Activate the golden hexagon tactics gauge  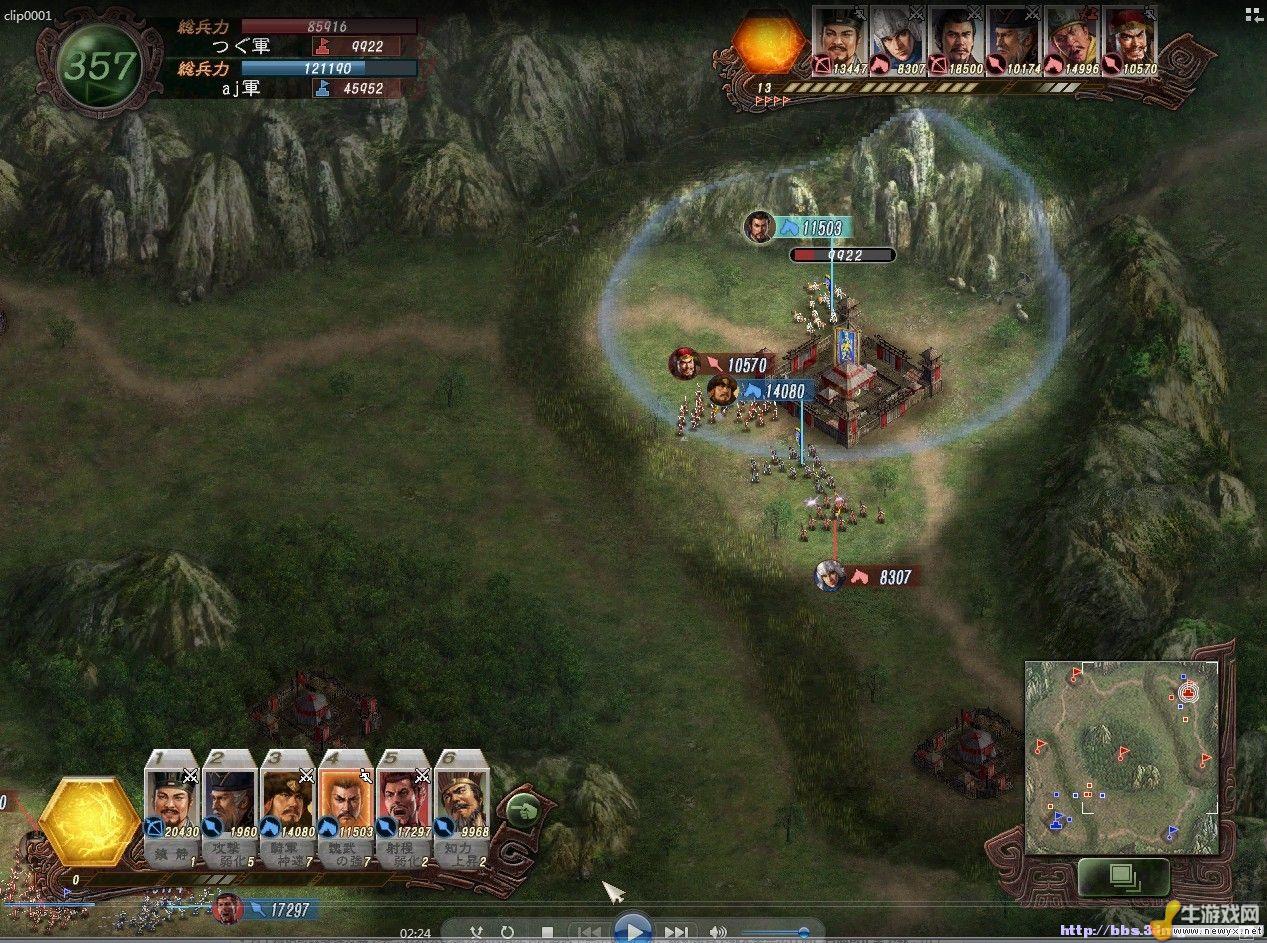(x=87, y=820)
